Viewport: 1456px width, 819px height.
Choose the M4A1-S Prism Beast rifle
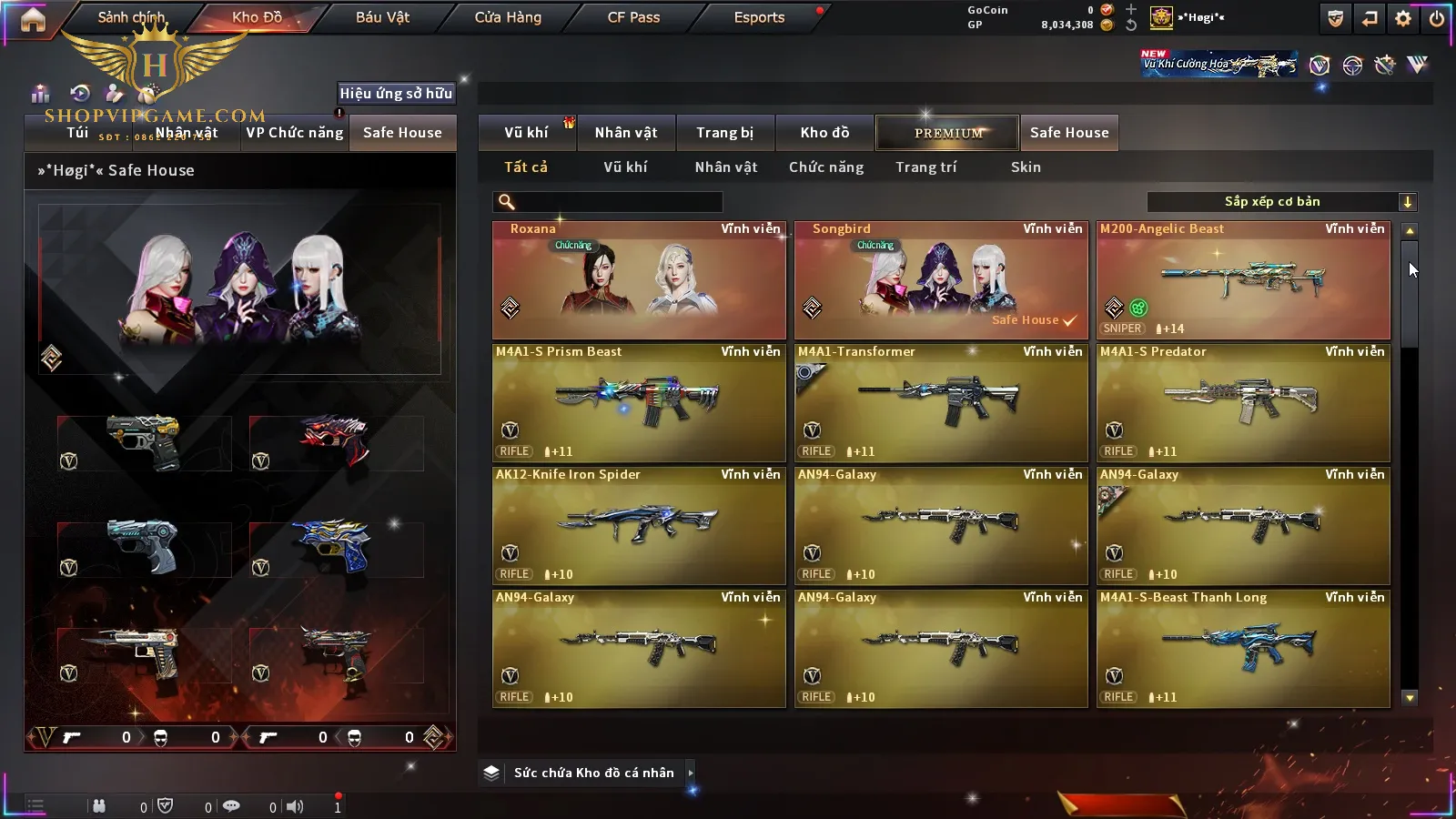639,403
